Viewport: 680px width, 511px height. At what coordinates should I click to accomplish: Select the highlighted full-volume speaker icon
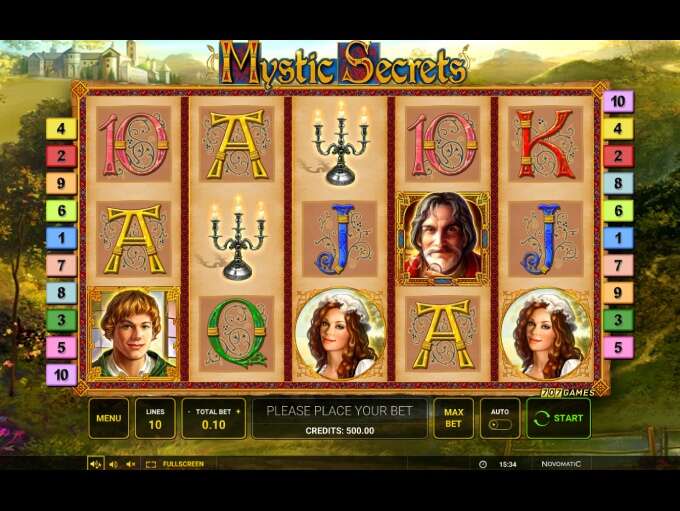click(x=96, y=464)
